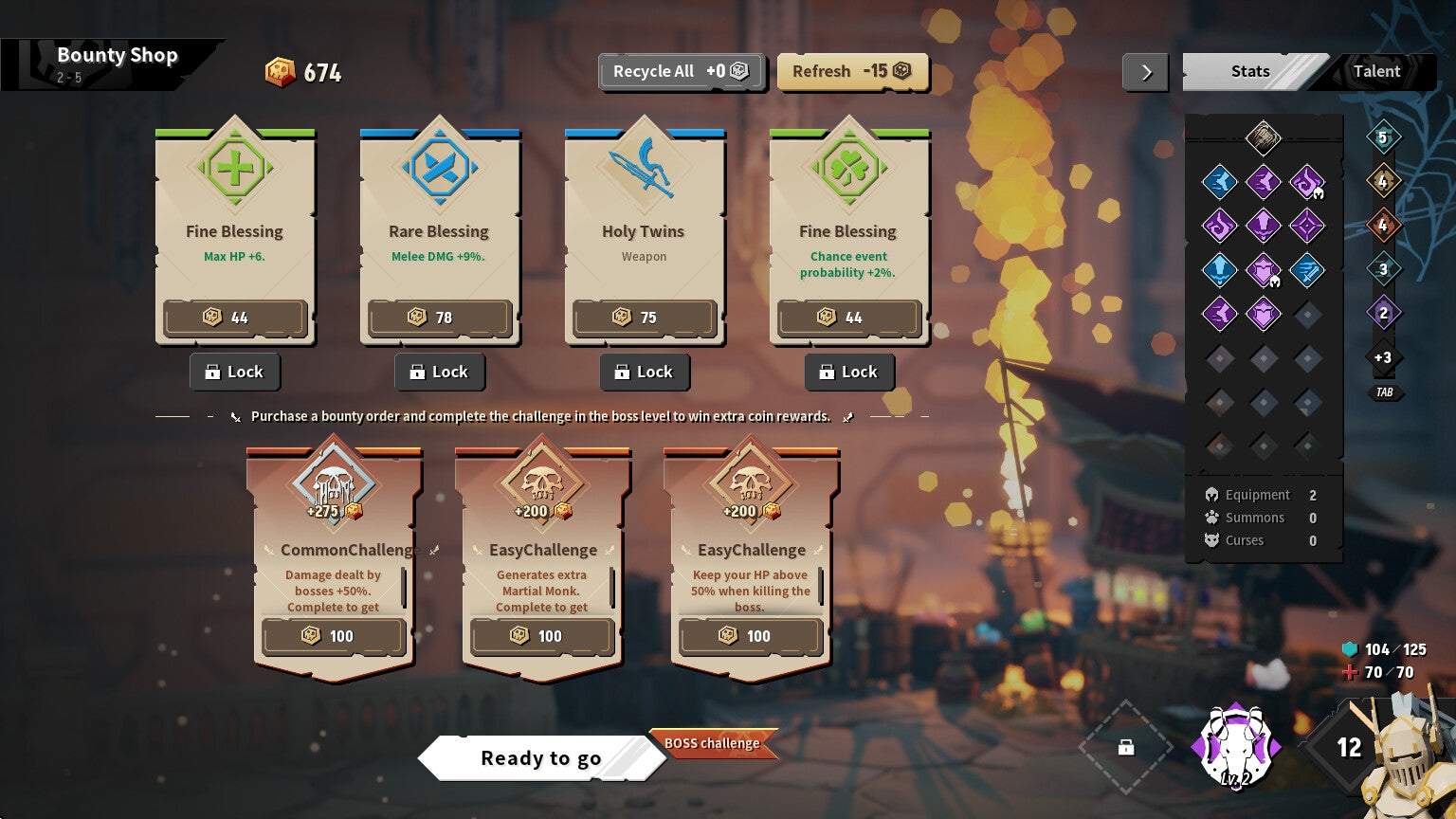The width and height of the screenshot is (1456, 819).
Task: Refresh the shop for 15 coins
Action: (x=851, y=71)
